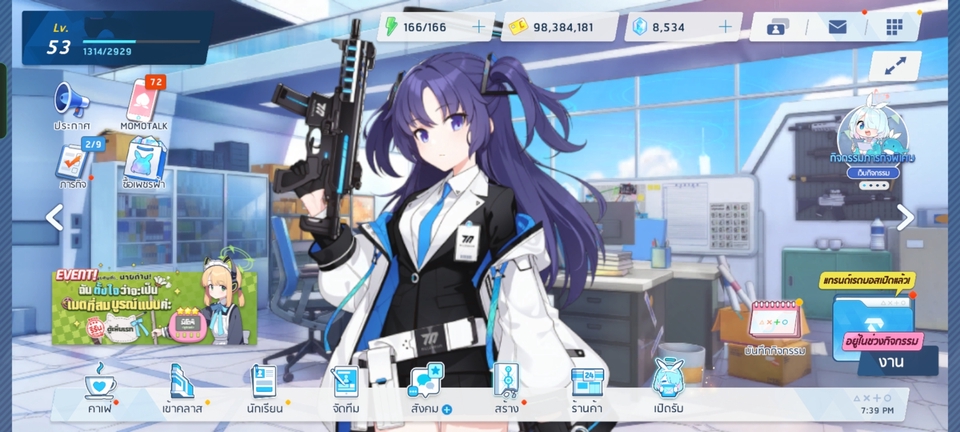Hide the UI with the expand arrows button
960x432 pixels.
coord(894,66)
